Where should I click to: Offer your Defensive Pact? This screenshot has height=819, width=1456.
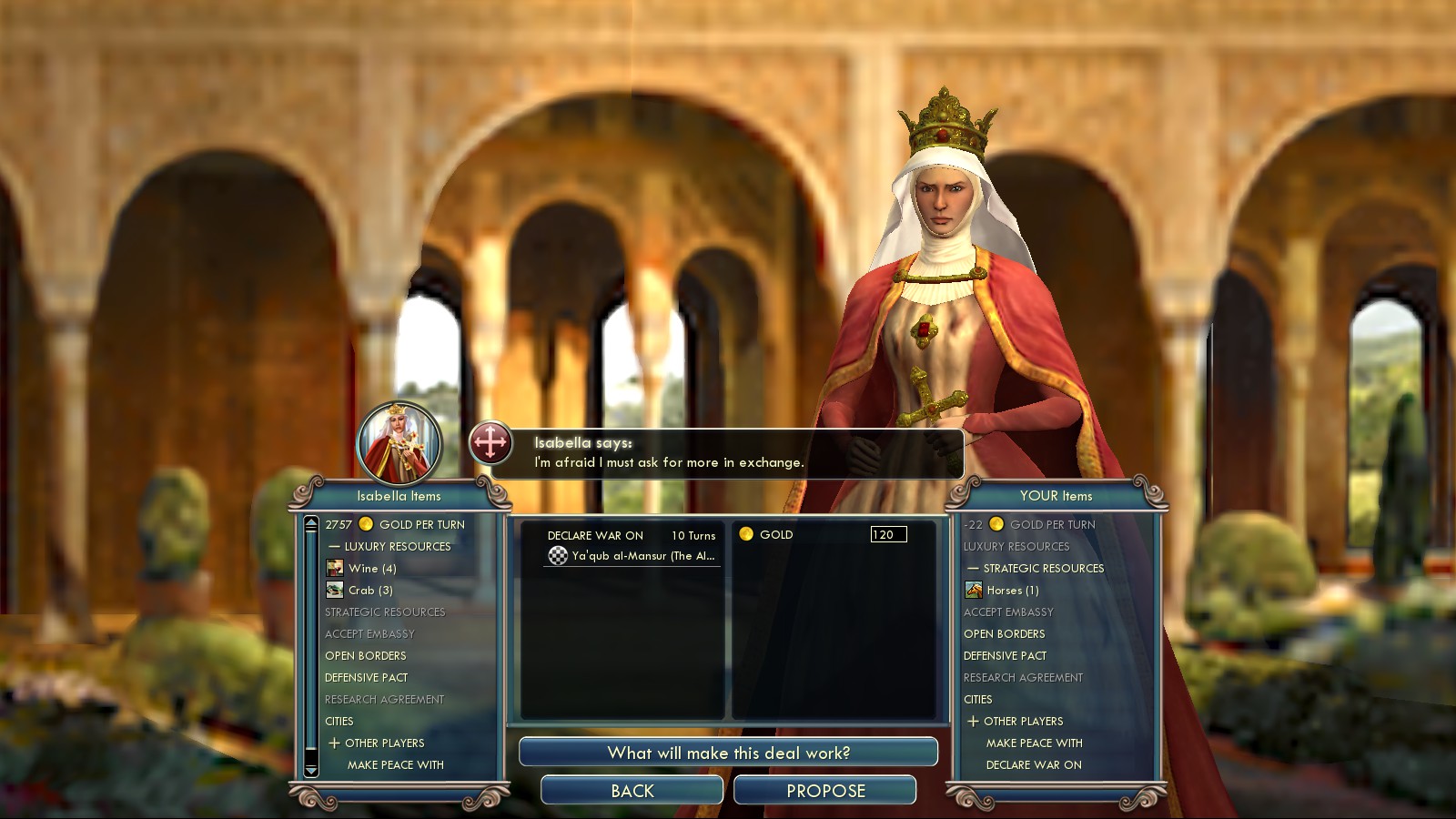click(1005, 656)
